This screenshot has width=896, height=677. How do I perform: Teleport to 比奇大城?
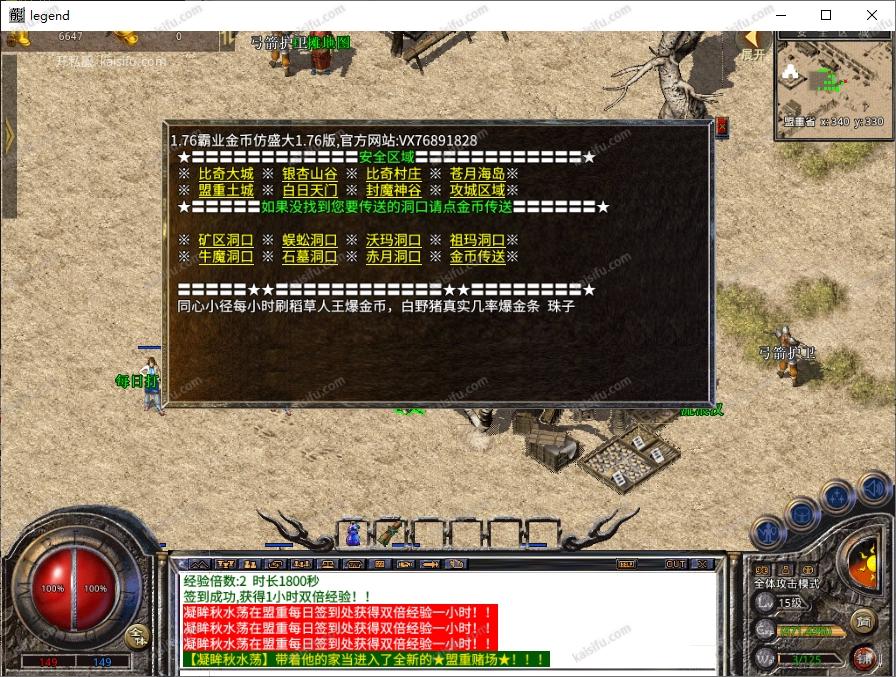click(x=226, y=174)
